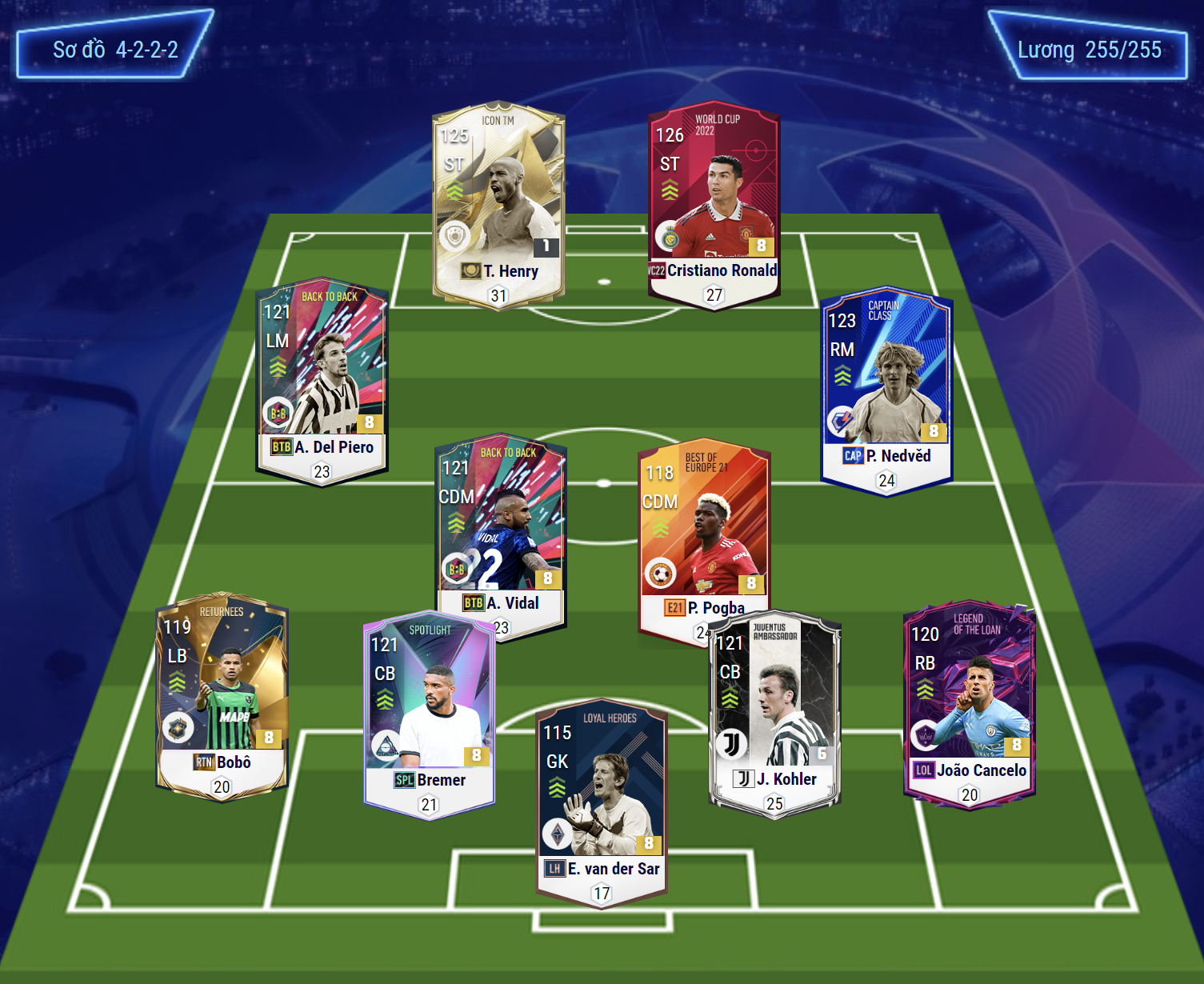Pick the A. Del Piero LM card
Image resolution: width=1204 pixels, height=984 pixels.
click(322, 380)
